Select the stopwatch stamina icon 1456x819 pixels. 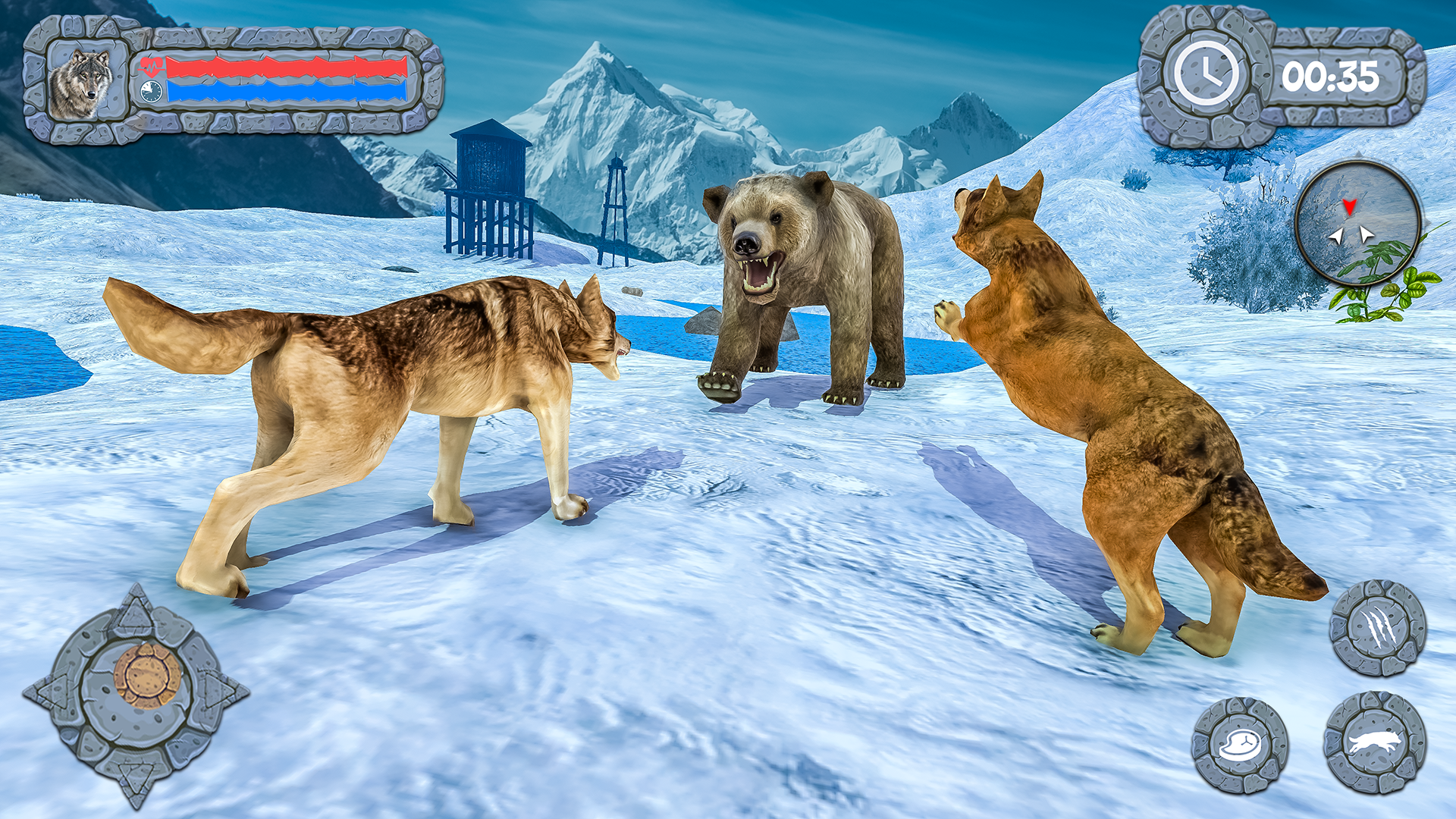(151, 91)
